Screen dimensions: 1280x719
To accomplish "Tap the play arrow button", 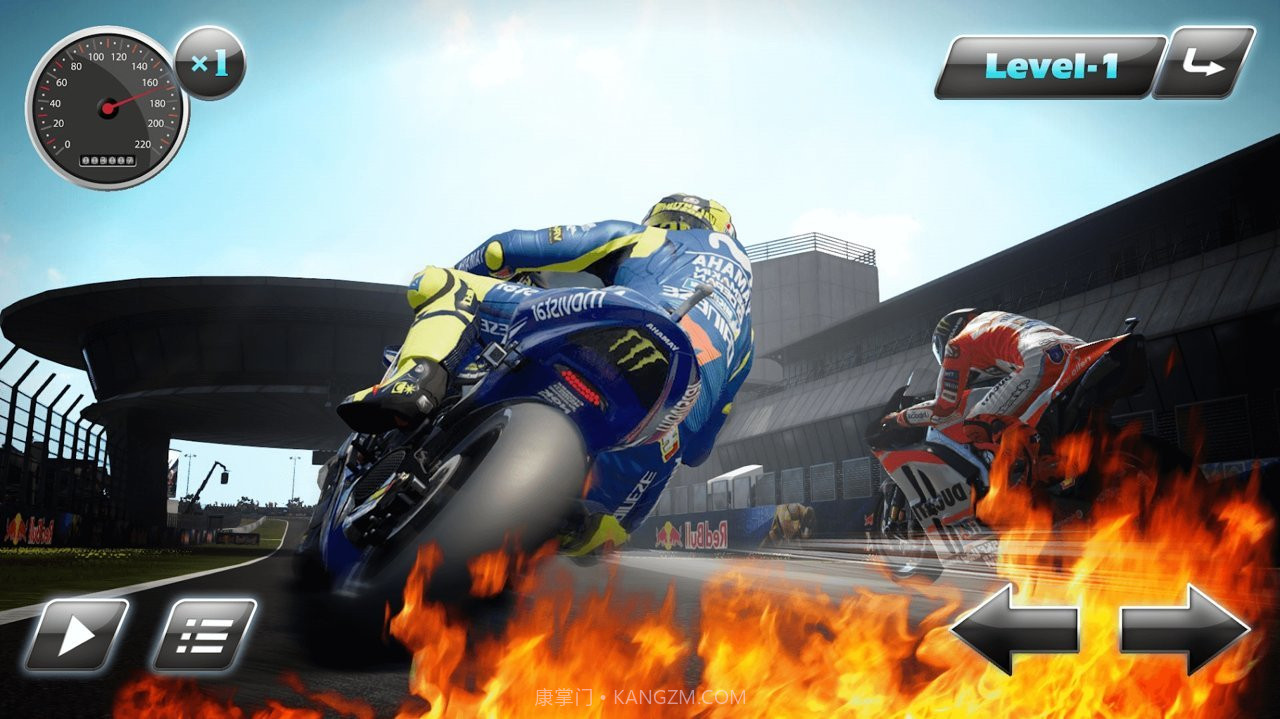I will coord(76,635).
